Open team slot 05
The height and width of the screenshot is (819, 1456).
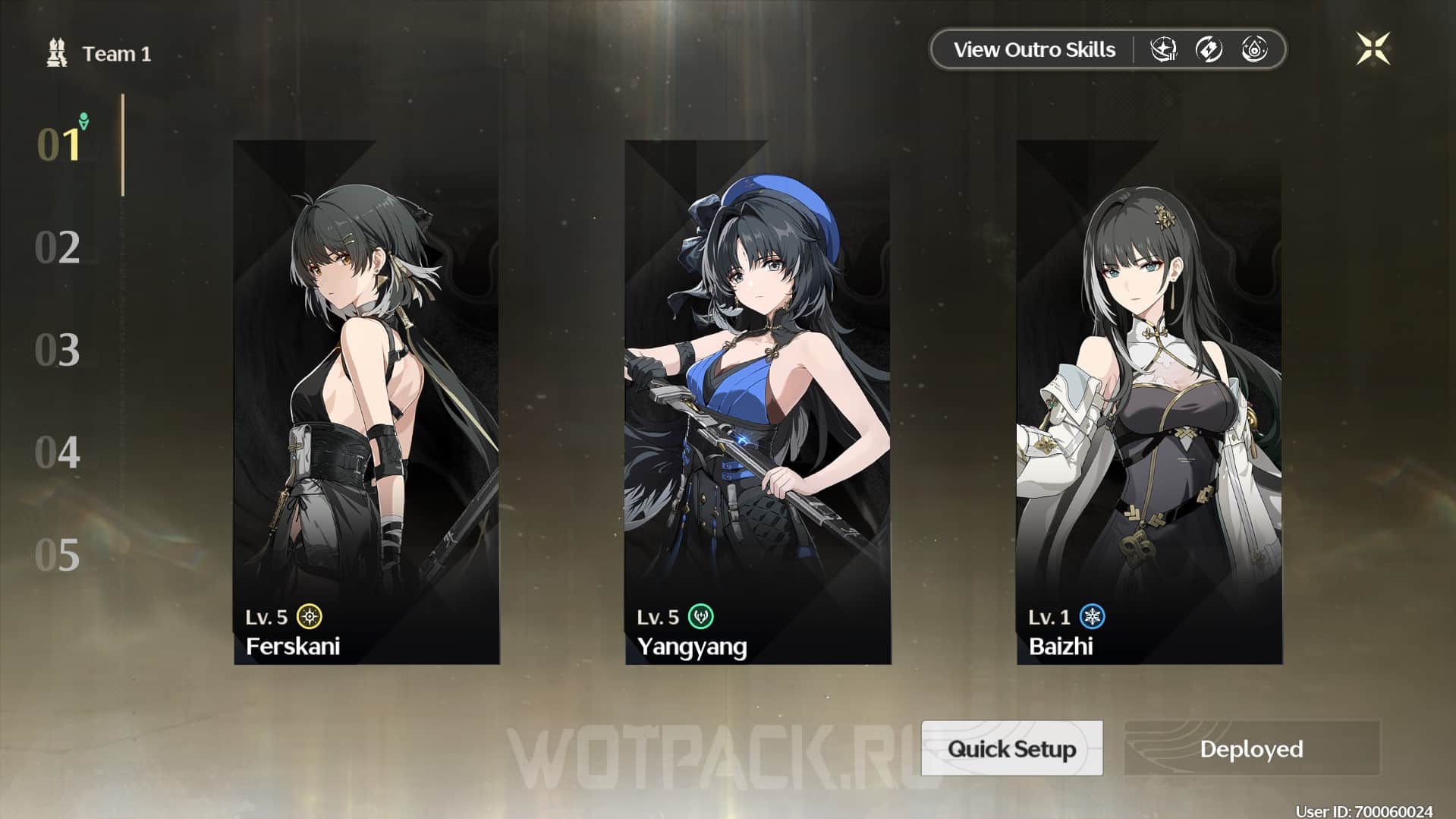click(58, 555)
